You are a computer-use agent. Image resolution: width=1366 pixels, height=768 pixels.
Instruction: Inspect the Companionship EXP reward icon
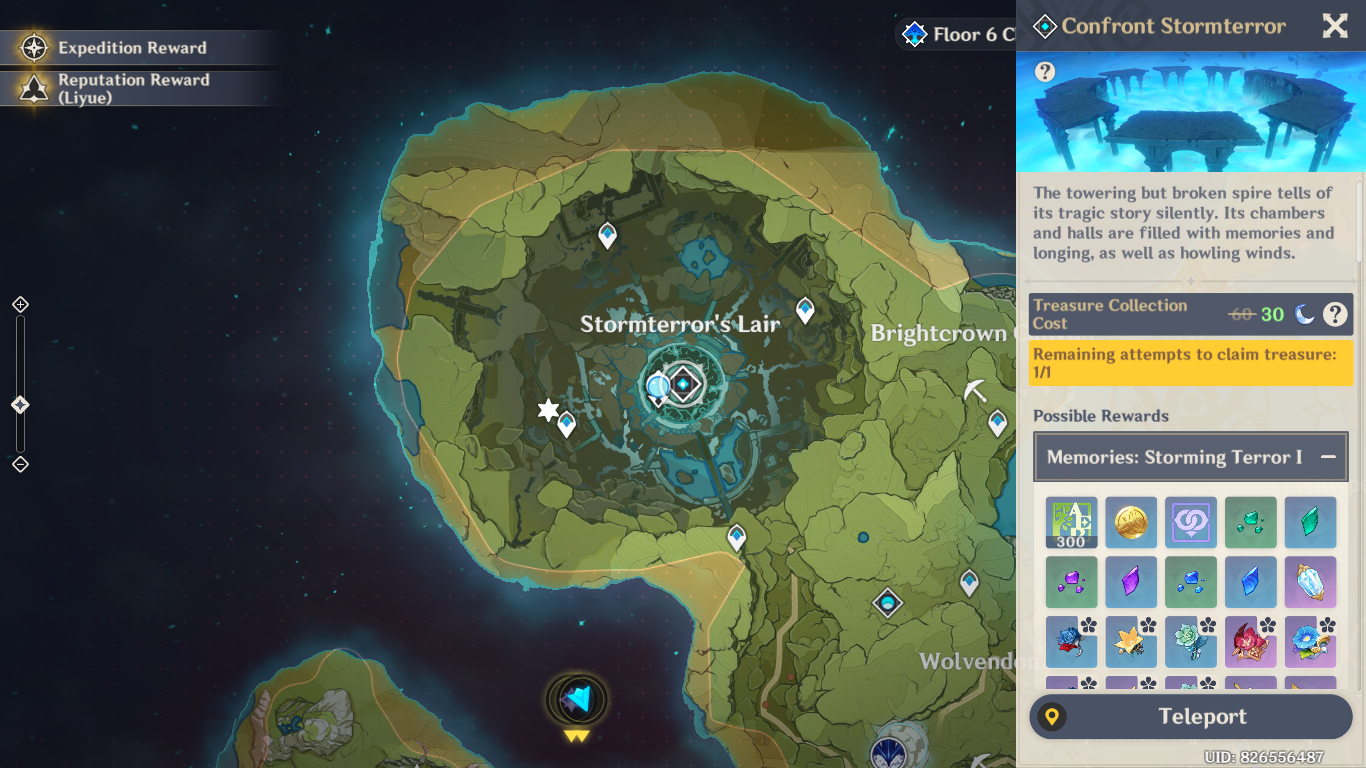click(x=1191, y=523)
